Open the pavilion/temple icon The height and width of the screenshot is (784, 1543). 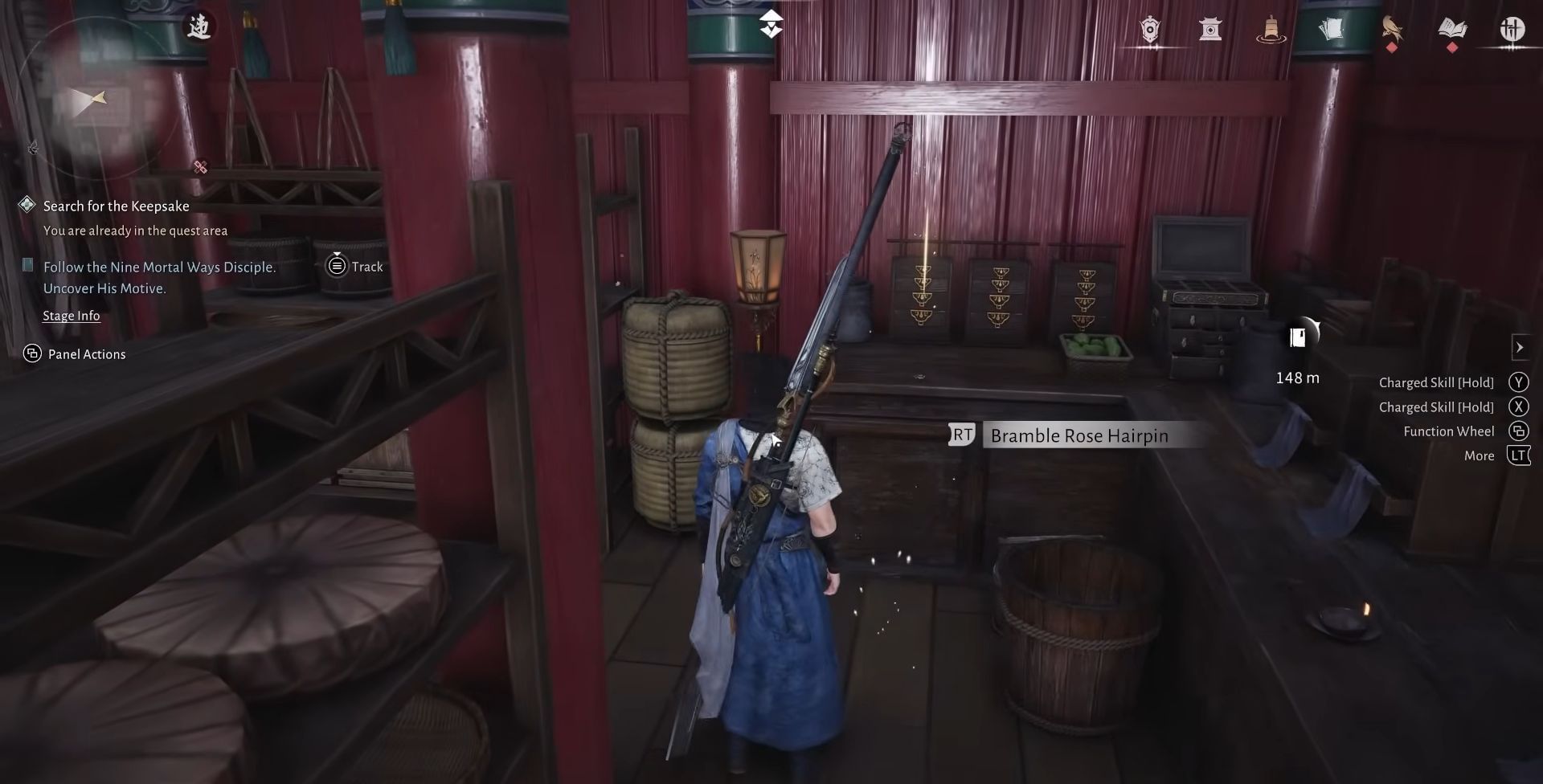(x=1211, y=31)
